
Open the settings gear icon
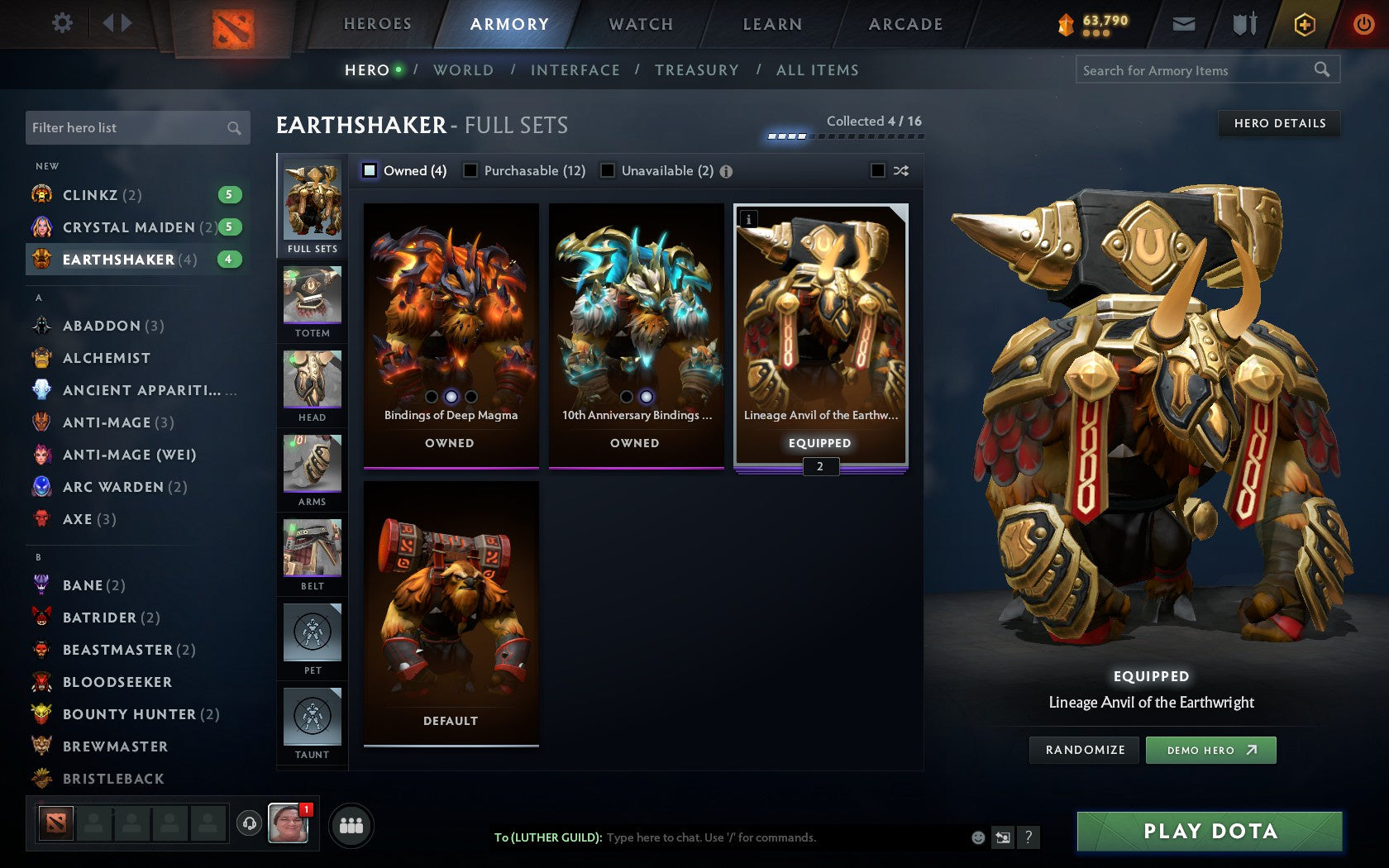(61, 23)
